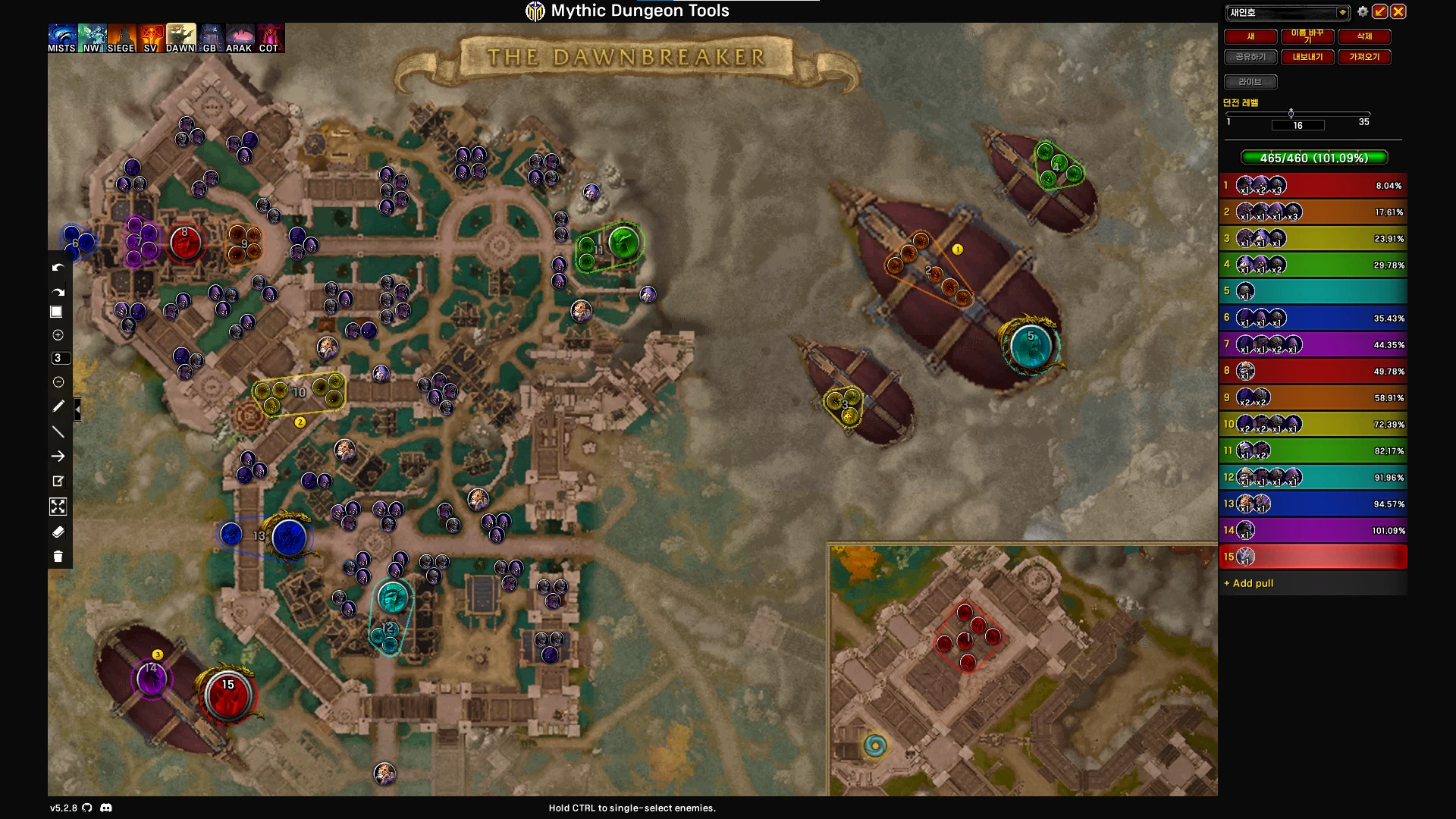The height and width of the screenshot is (819, 1456).
Task: Click the 가져오기 import button
Action: pyautogui.click(x=1364, y=57)
